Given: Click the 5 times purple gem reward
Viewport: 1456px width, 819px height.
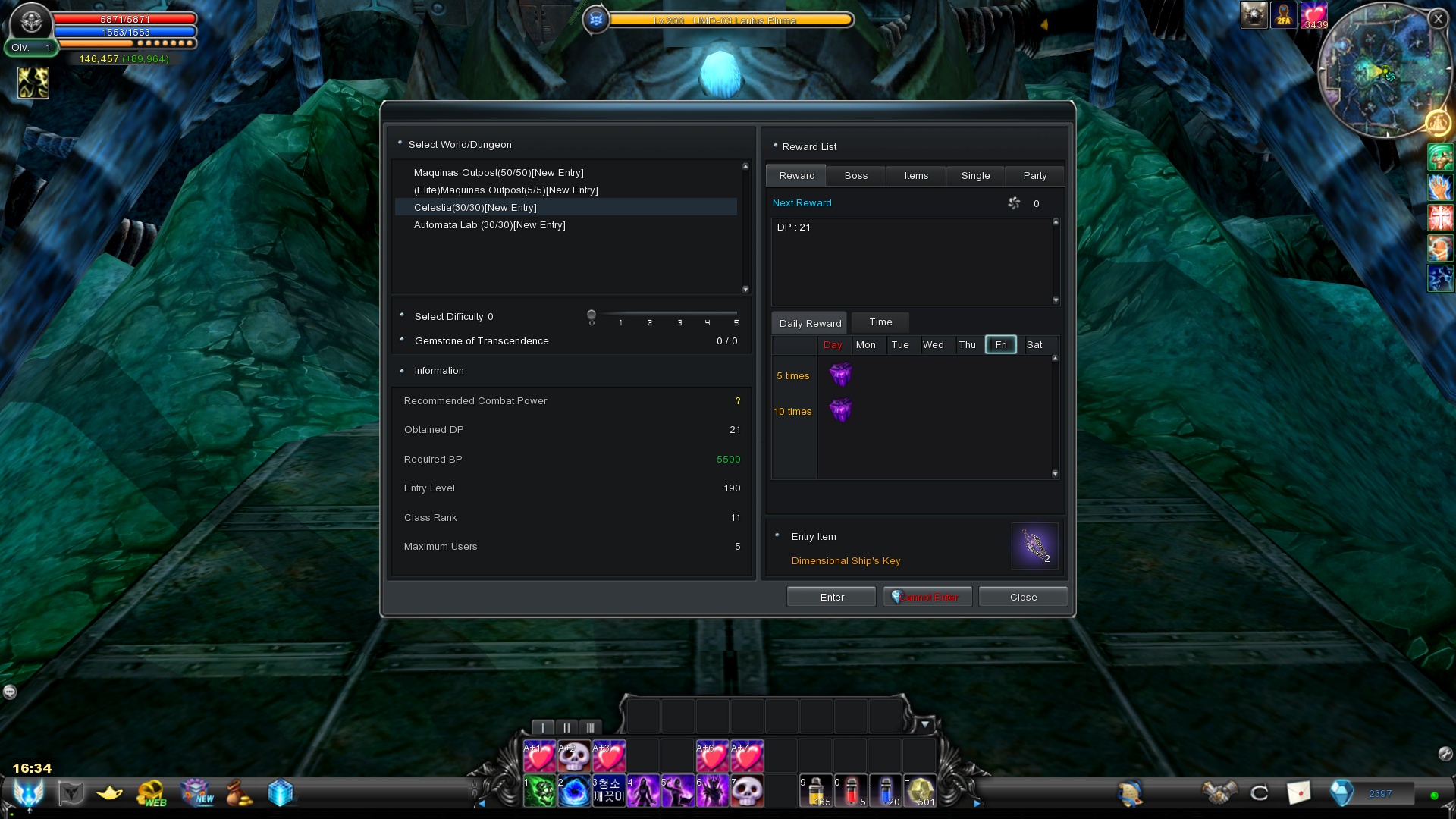Looking at the screenshot, I should [x=840, y=375].
